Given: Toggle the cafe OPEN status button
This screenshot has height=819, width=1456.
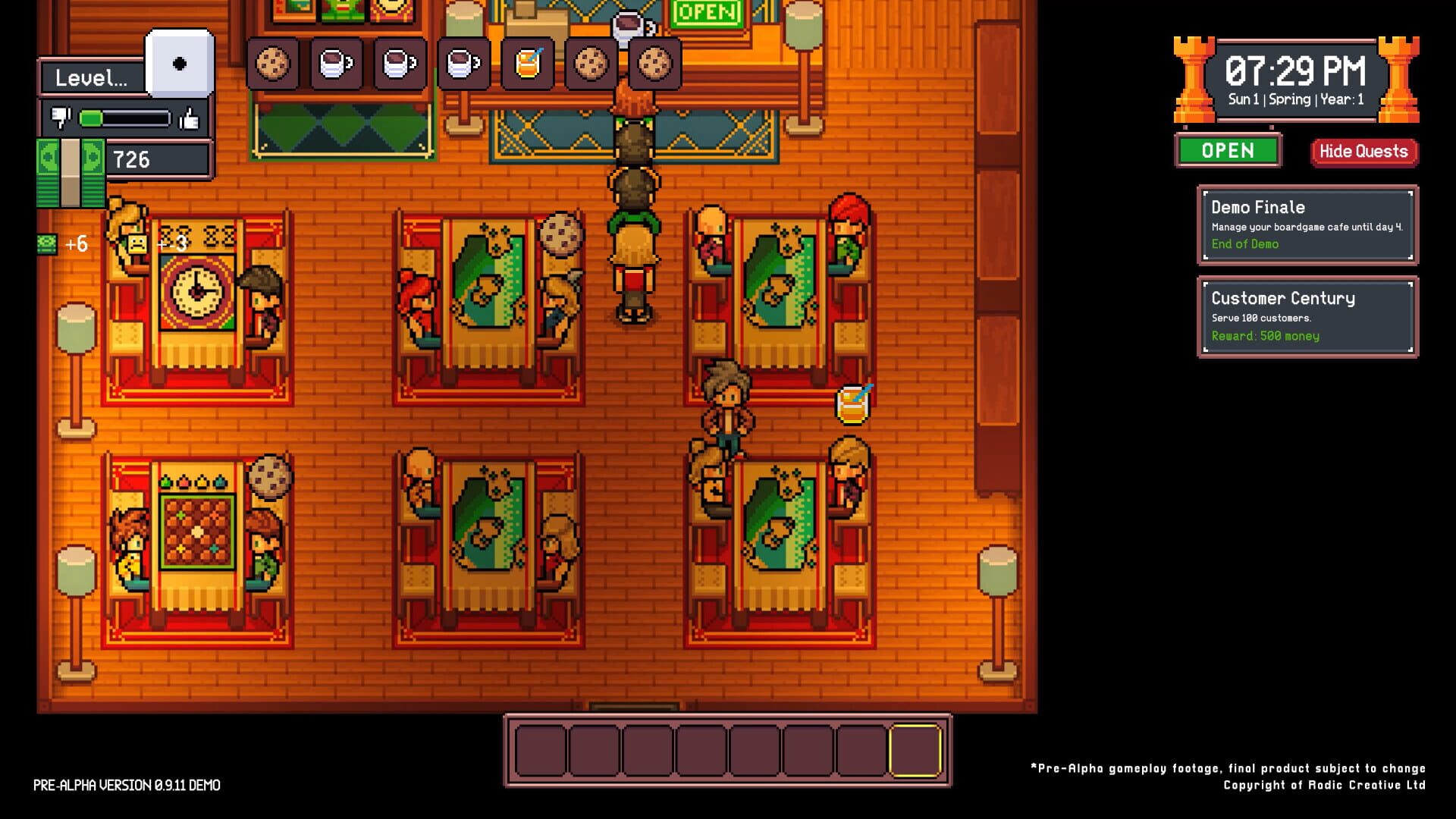Looking at the screenshot, I should click(1228, 151).
